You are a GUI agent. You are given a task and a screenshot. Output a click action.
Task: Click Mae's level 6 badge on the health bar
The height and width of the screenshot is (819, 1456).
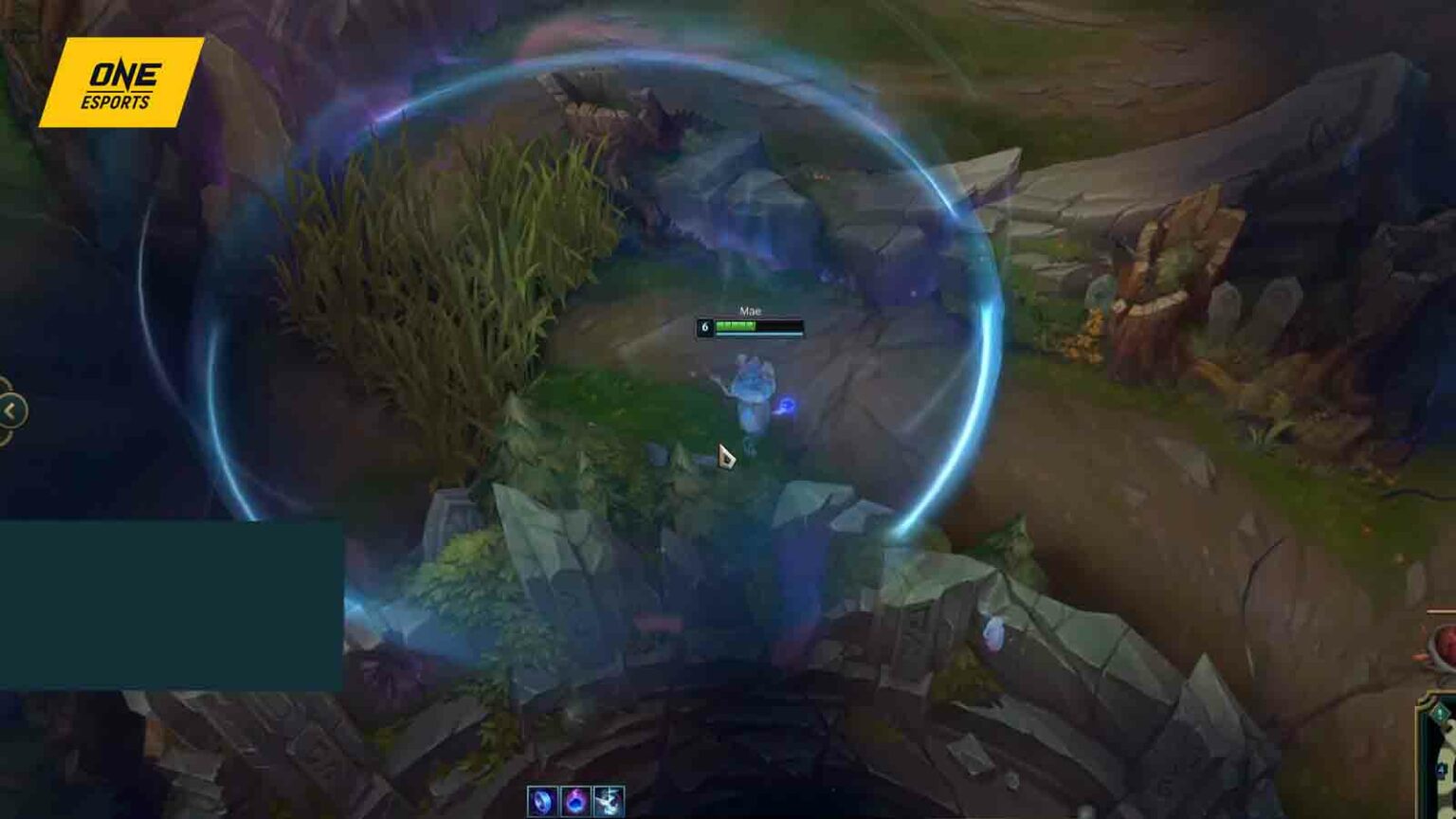pyautogui.click(x=706, y=326)
